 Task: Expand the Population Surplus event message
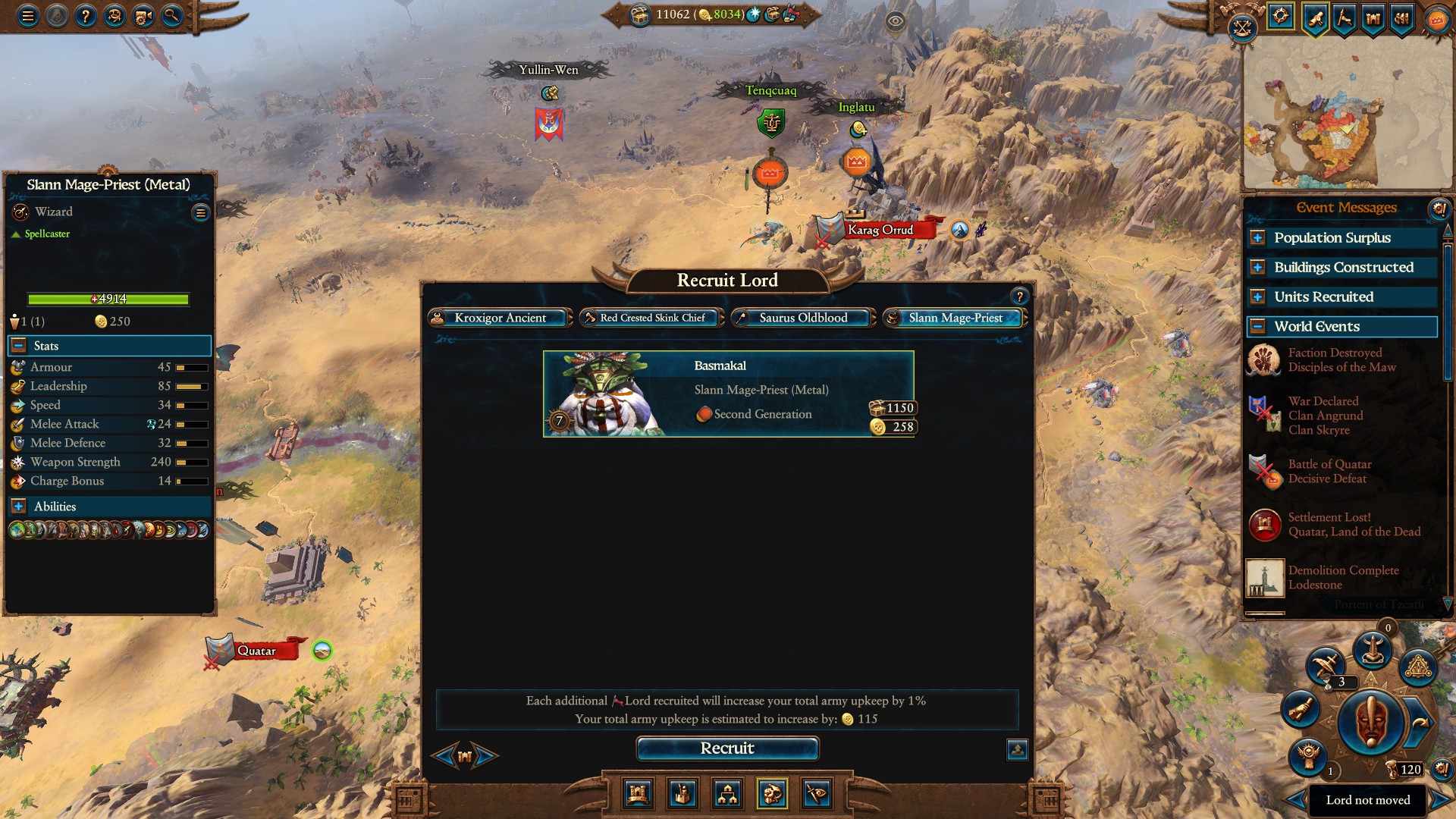[1259, 238]
